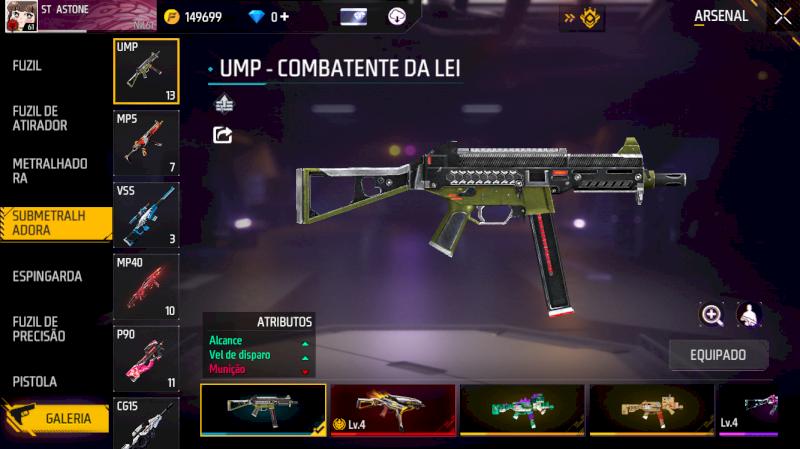The width and height of the screenshot is (800, 449).
Task: Open the Galeria button
Action: click(x=62, y=419)
